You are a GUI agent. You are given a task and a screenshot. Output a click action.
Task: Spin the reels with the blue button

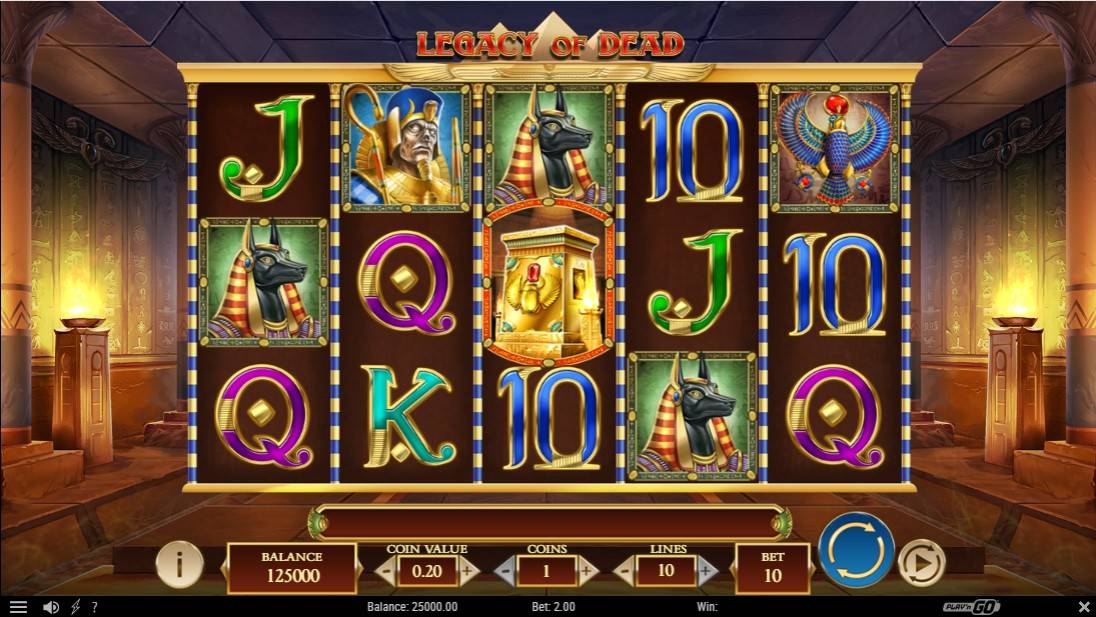click(856, 550)
